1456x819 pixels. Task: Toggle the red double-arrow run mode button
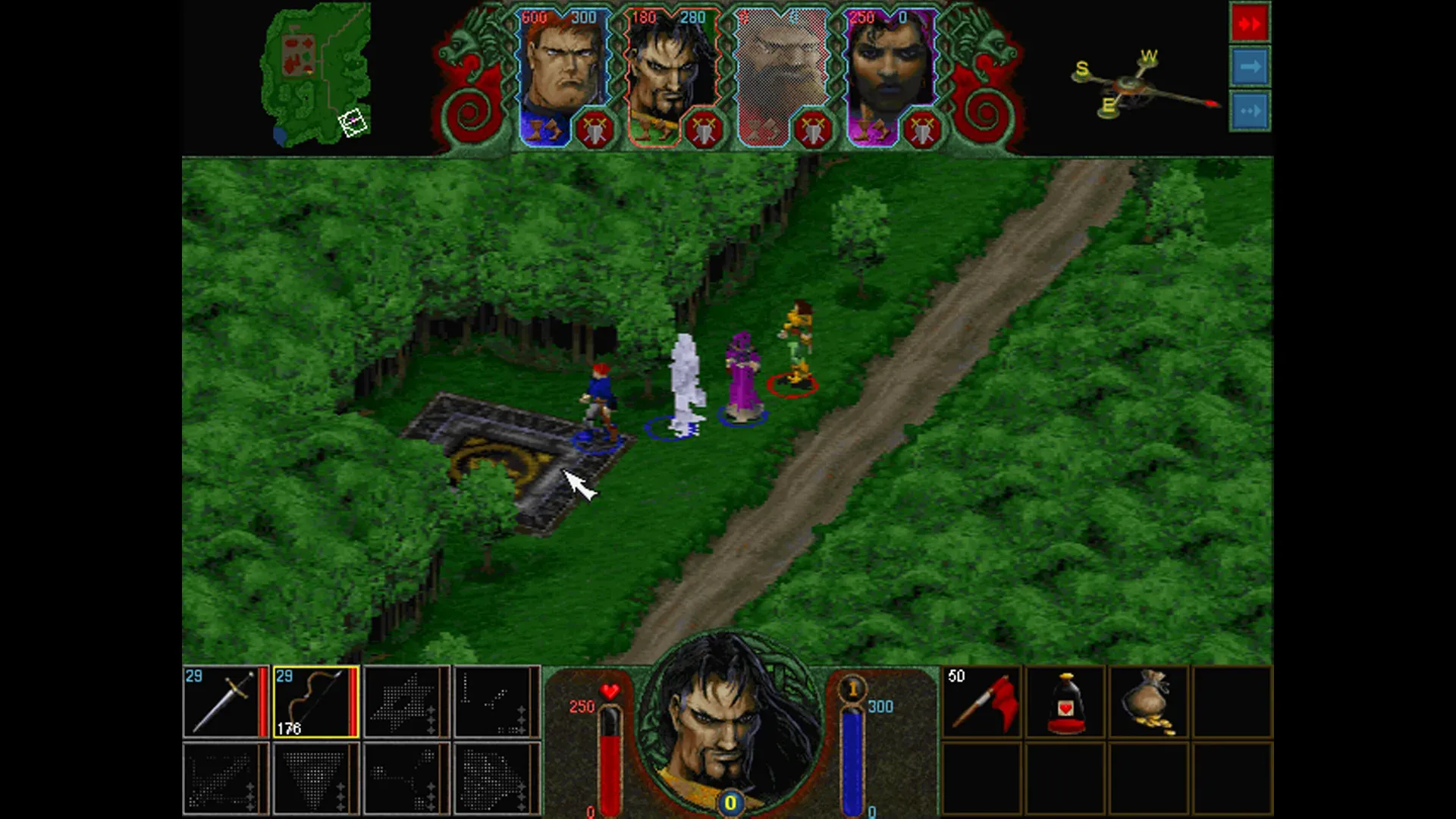click(1250, 22)
